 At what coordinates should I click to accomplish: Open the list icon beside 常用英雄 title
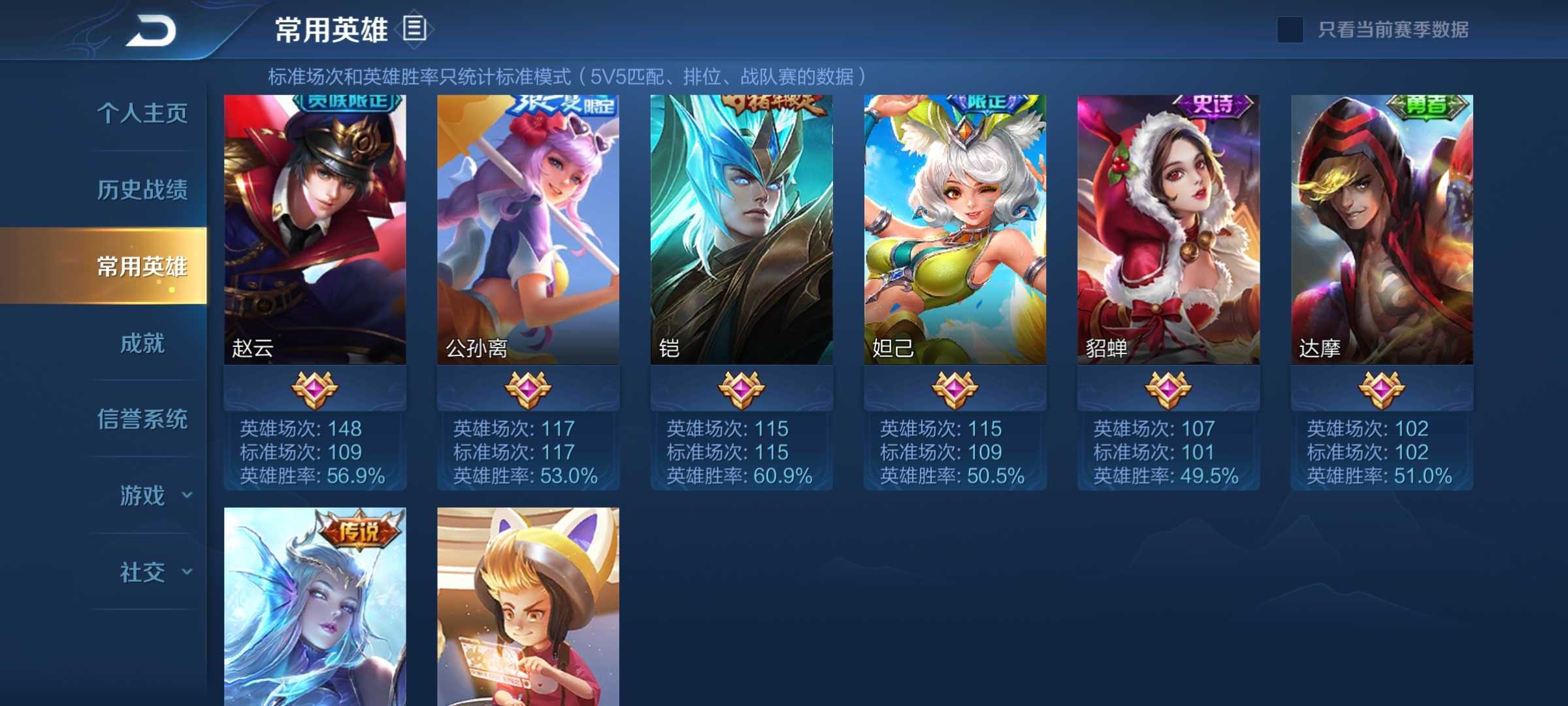[415, 29]
